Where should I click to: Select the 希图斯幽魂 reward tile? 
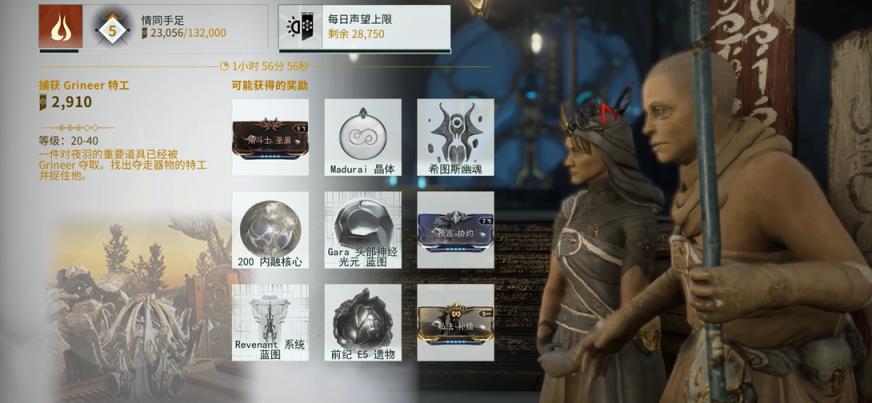point(455,137)
